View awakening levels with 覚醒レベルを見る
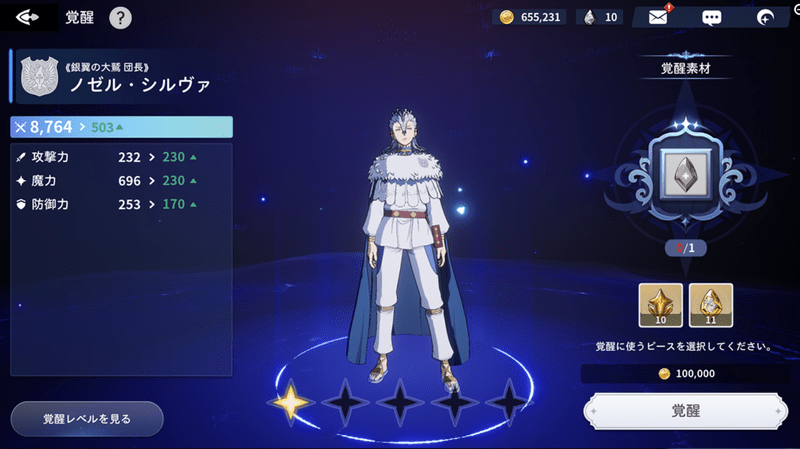Image resolution: width=800 pixels, height=449 pixels. point(87,418)
